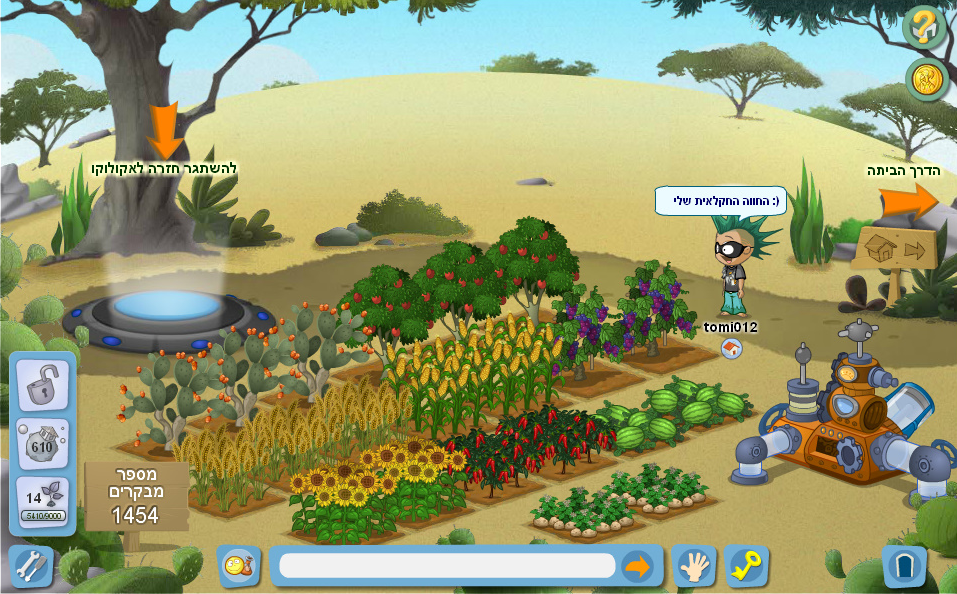The width and height of the screenshot is (957, 594).
Task: Open the yellow key button
Action: coord(746,566)
